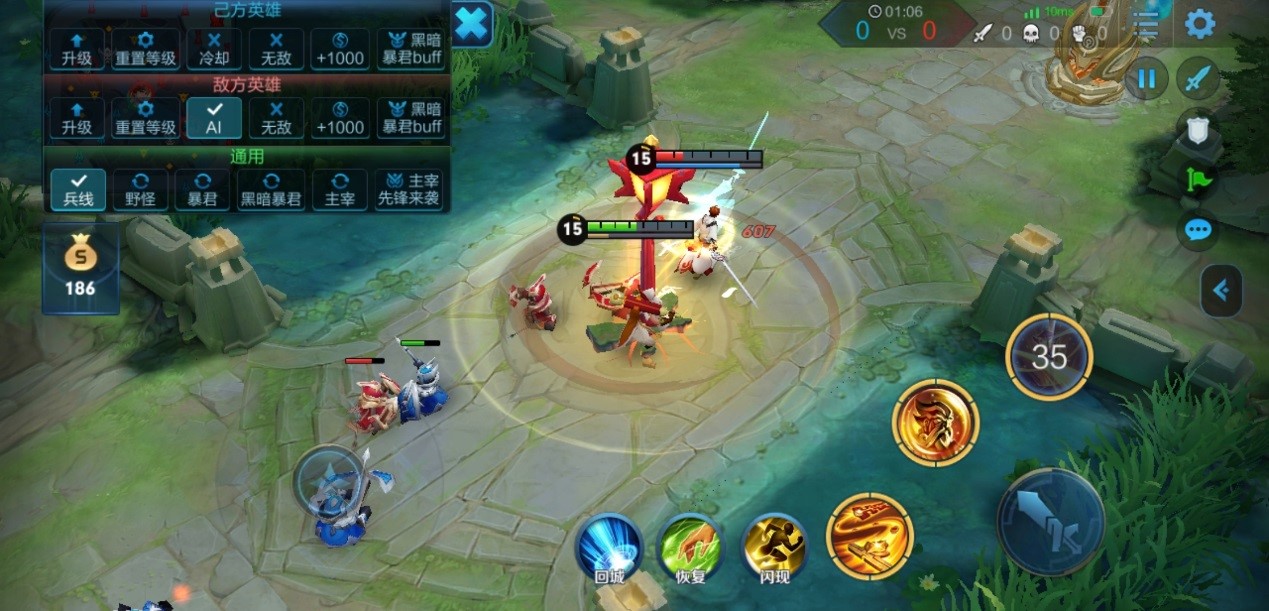
Task: Respawn the 暴君 monster
Action: coord(202,188)
